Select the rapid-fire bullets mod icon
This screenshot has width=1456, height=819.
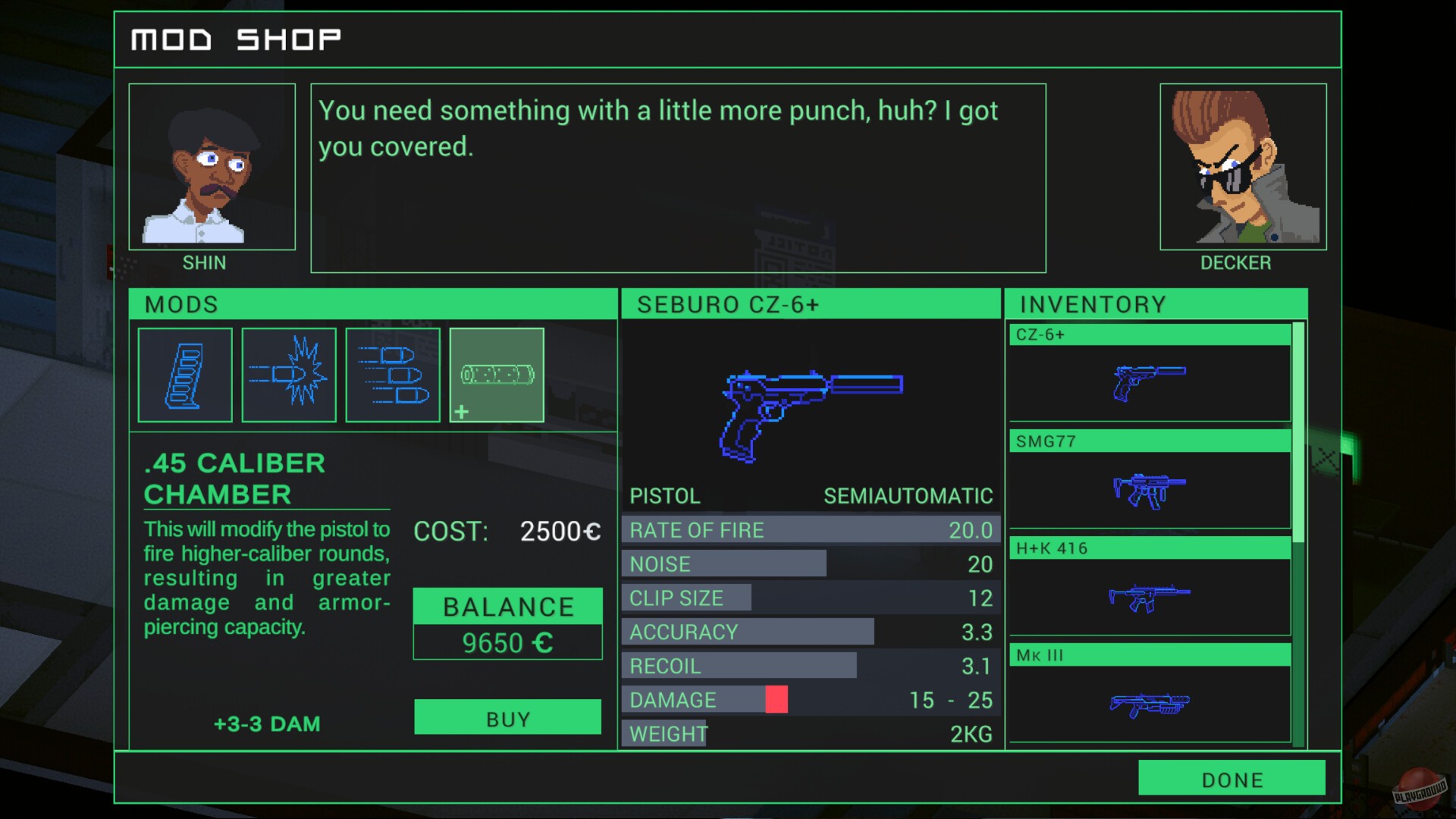point(392,375)
